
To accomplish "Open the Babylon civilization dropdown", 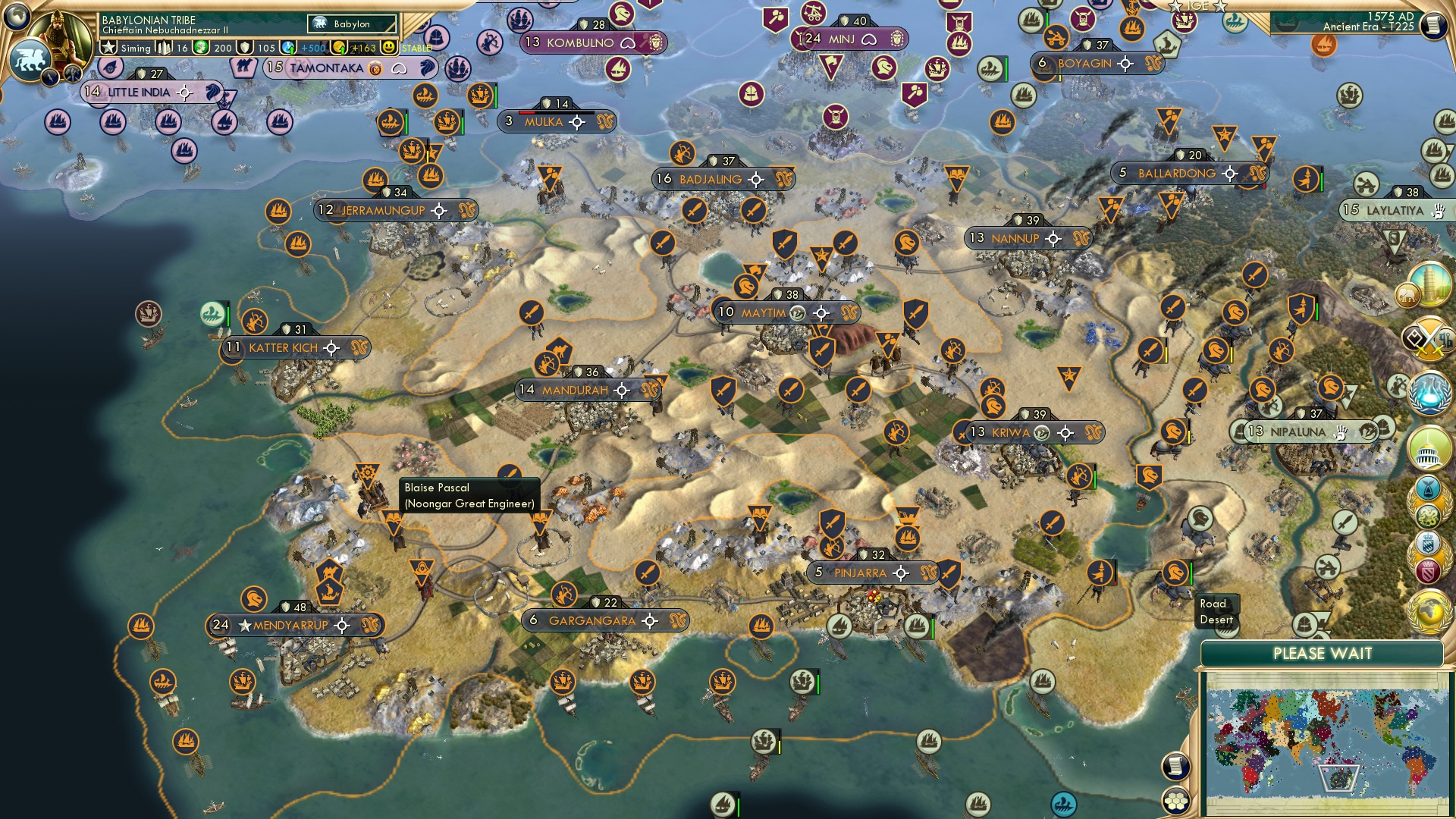I will coord(353,24).
